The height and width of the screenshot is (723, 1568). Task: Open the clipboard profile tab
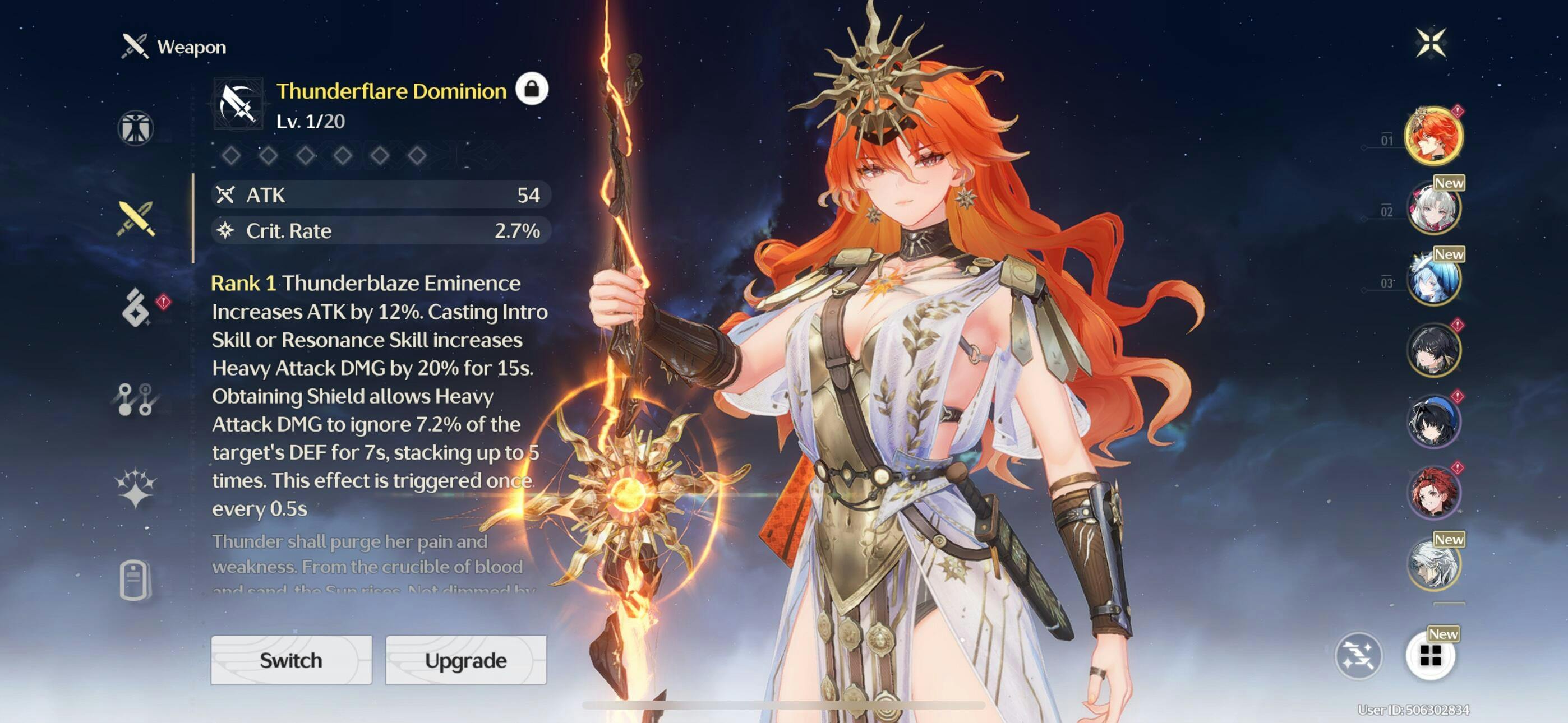135,579
